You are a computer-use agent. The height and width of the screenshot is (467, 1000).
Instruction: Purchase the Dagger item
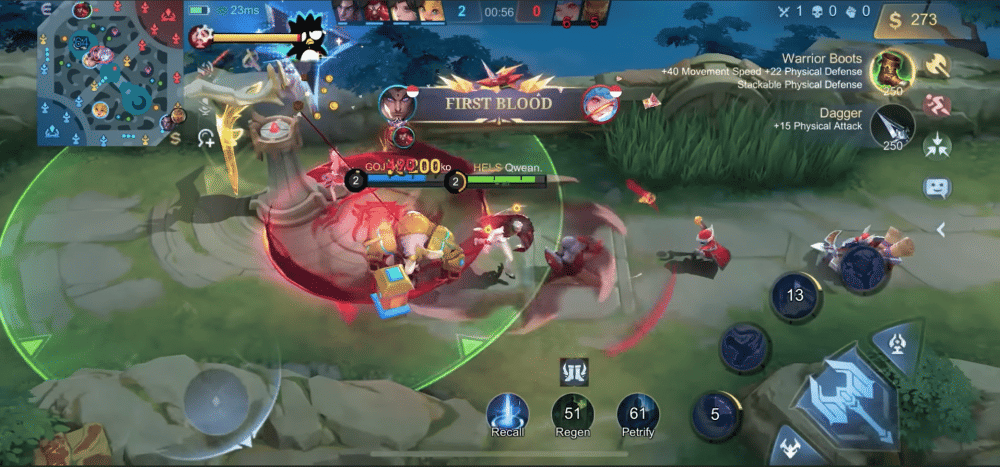890,128
